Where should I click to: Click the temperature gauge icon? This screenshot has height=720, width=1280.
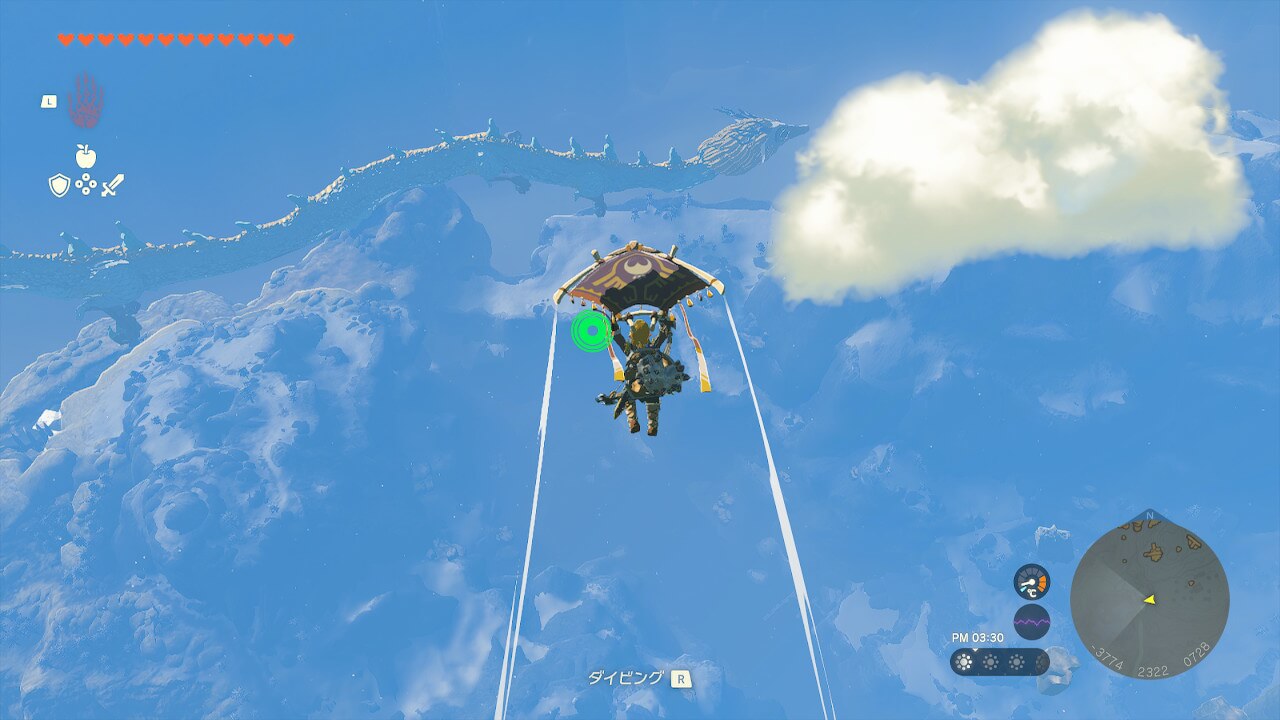pos(1031,582)
